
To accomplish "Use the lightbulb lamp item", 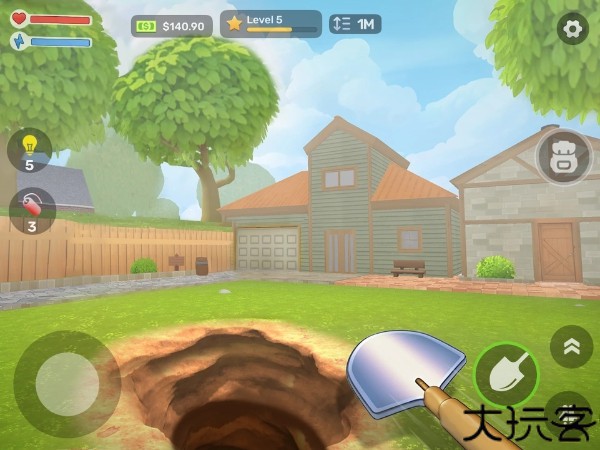I will [x=29, y=148].
